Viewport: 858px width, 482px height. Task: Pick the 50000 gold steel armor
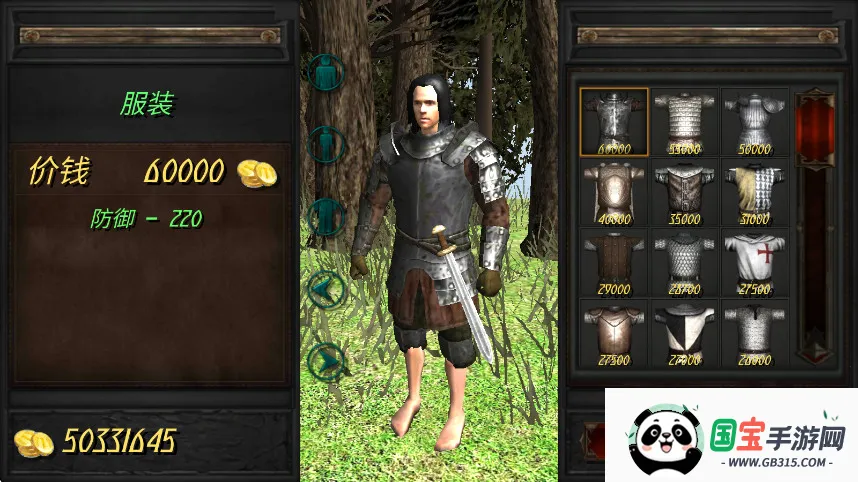pyautogui.click(x=755, y=122)
